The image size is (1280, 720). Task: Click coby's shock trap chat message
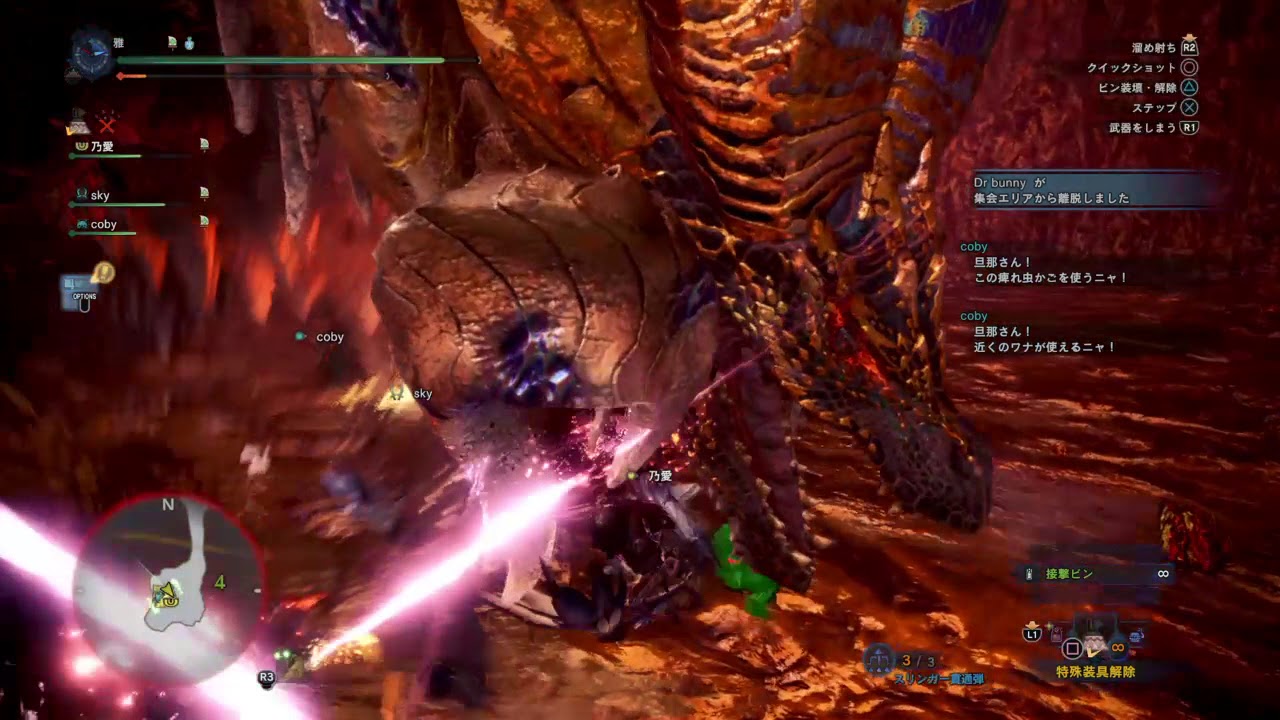[1050, 270]
